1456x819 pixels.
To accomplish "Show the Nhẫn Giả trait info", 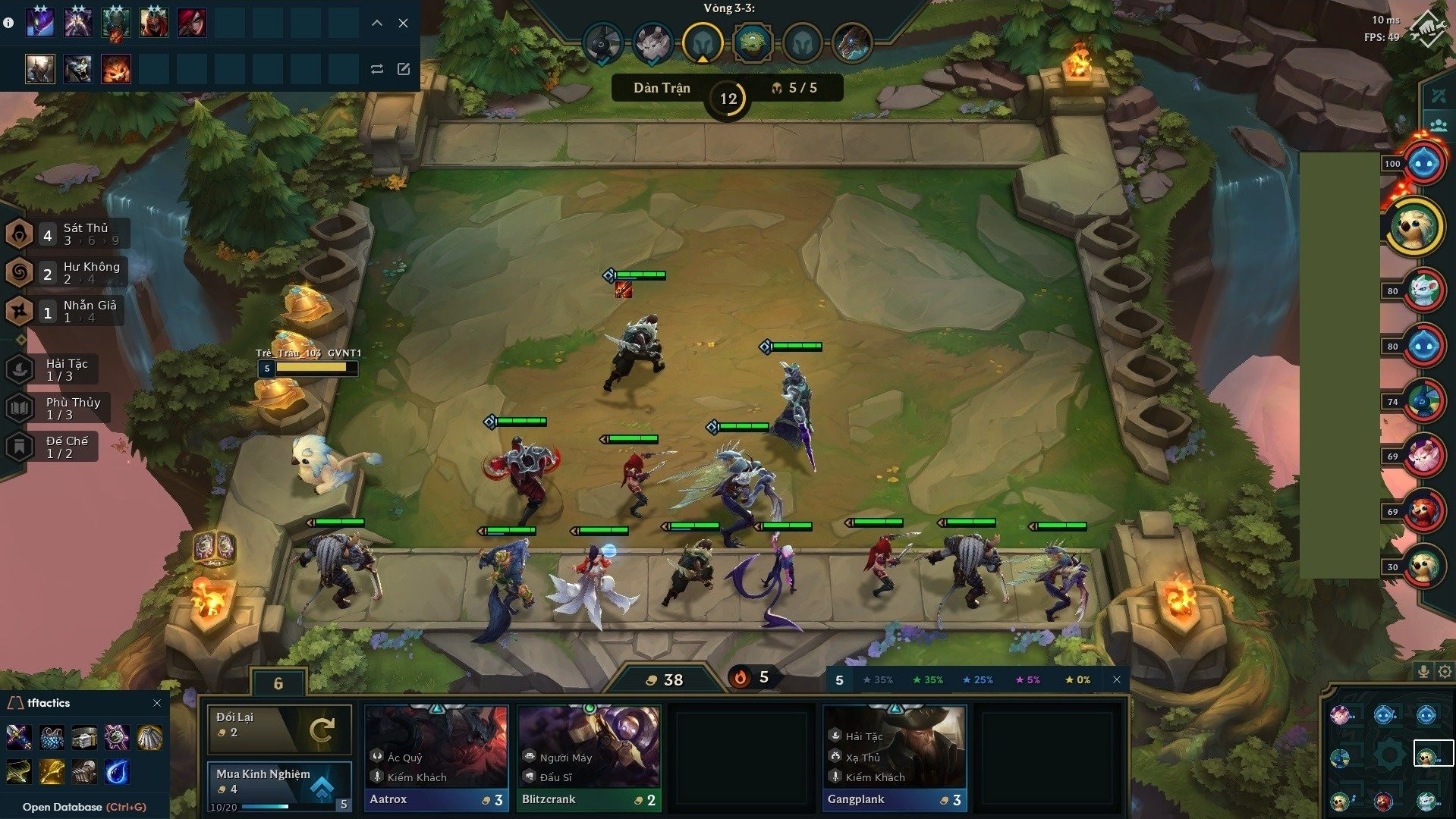I will point(65,312).
